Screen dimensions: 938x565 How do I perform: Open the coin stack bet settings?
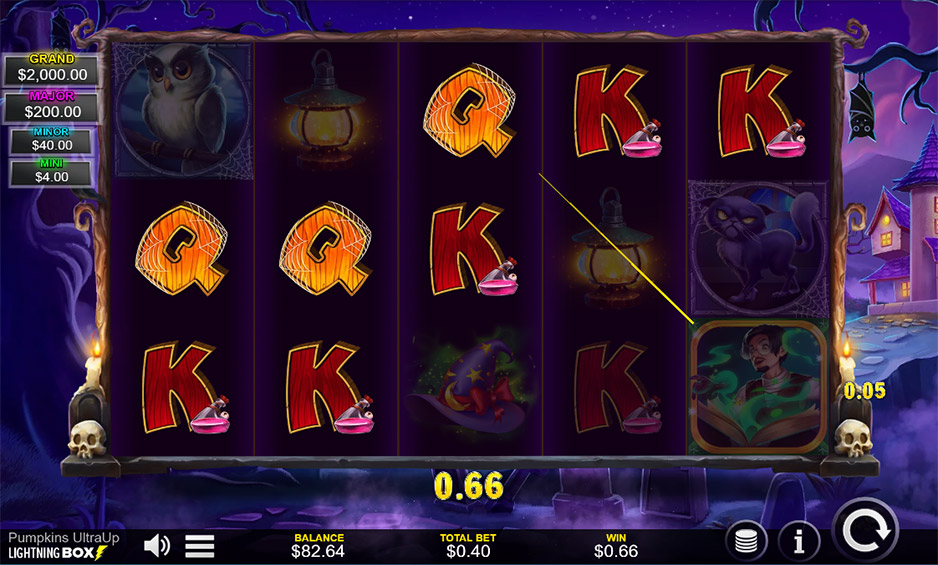(746, 541)
